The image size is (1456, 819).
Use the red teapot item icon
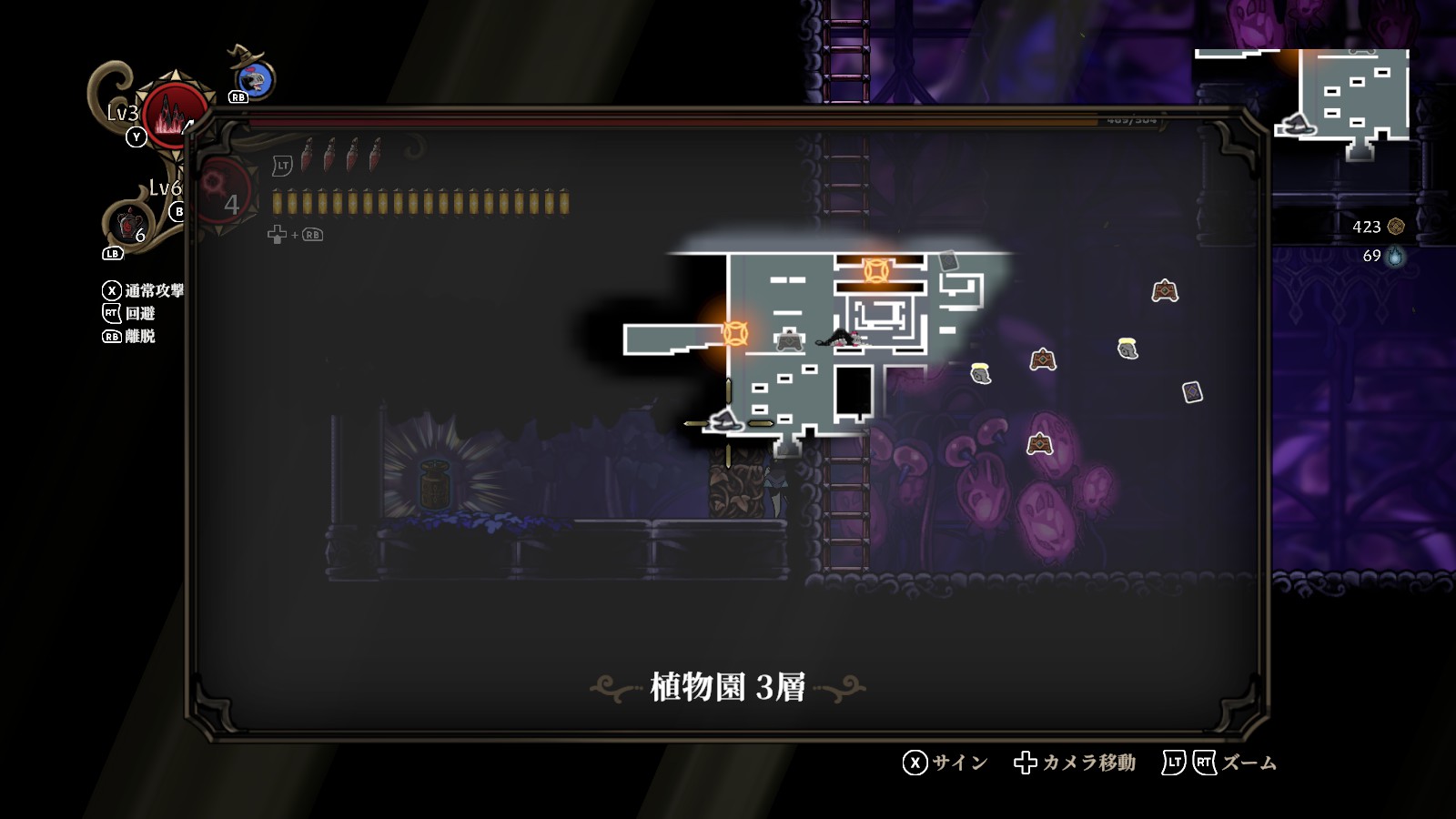coord(129,223)
